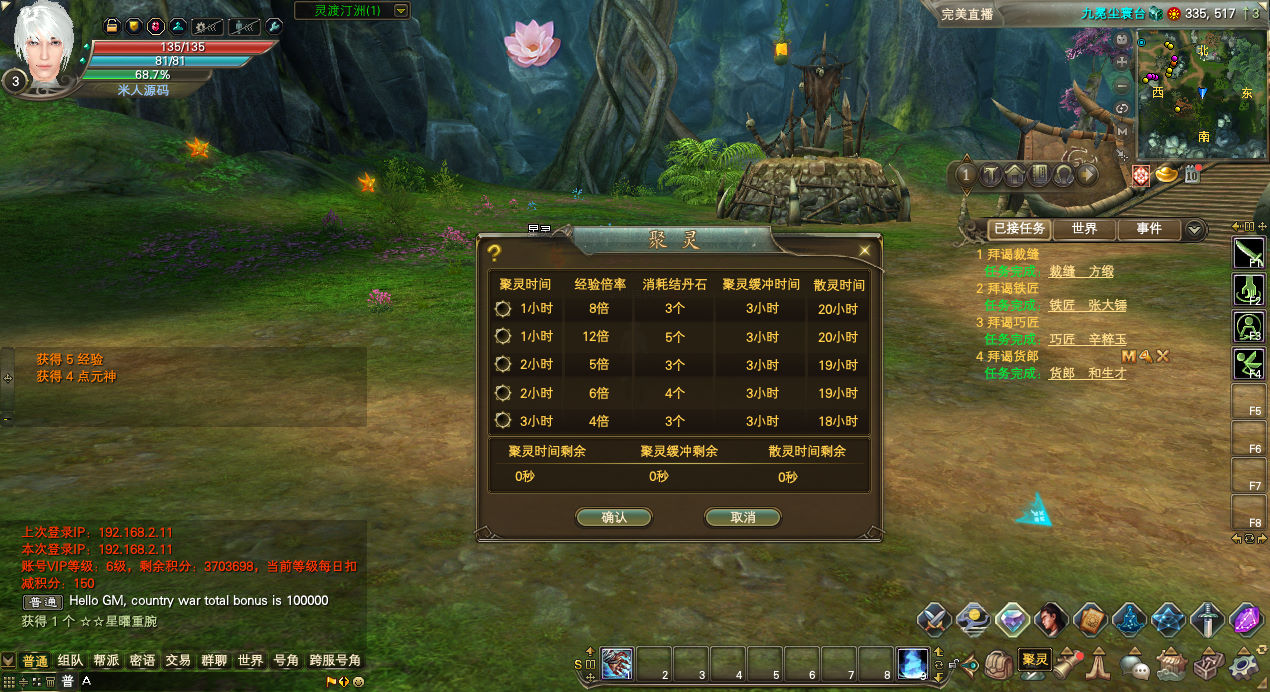The height and width of the screenshot is (692, 1270).
Task: Click the 铁匠 张大锤 quest link
Action: pyautogui.click(x=1087, y=305)
